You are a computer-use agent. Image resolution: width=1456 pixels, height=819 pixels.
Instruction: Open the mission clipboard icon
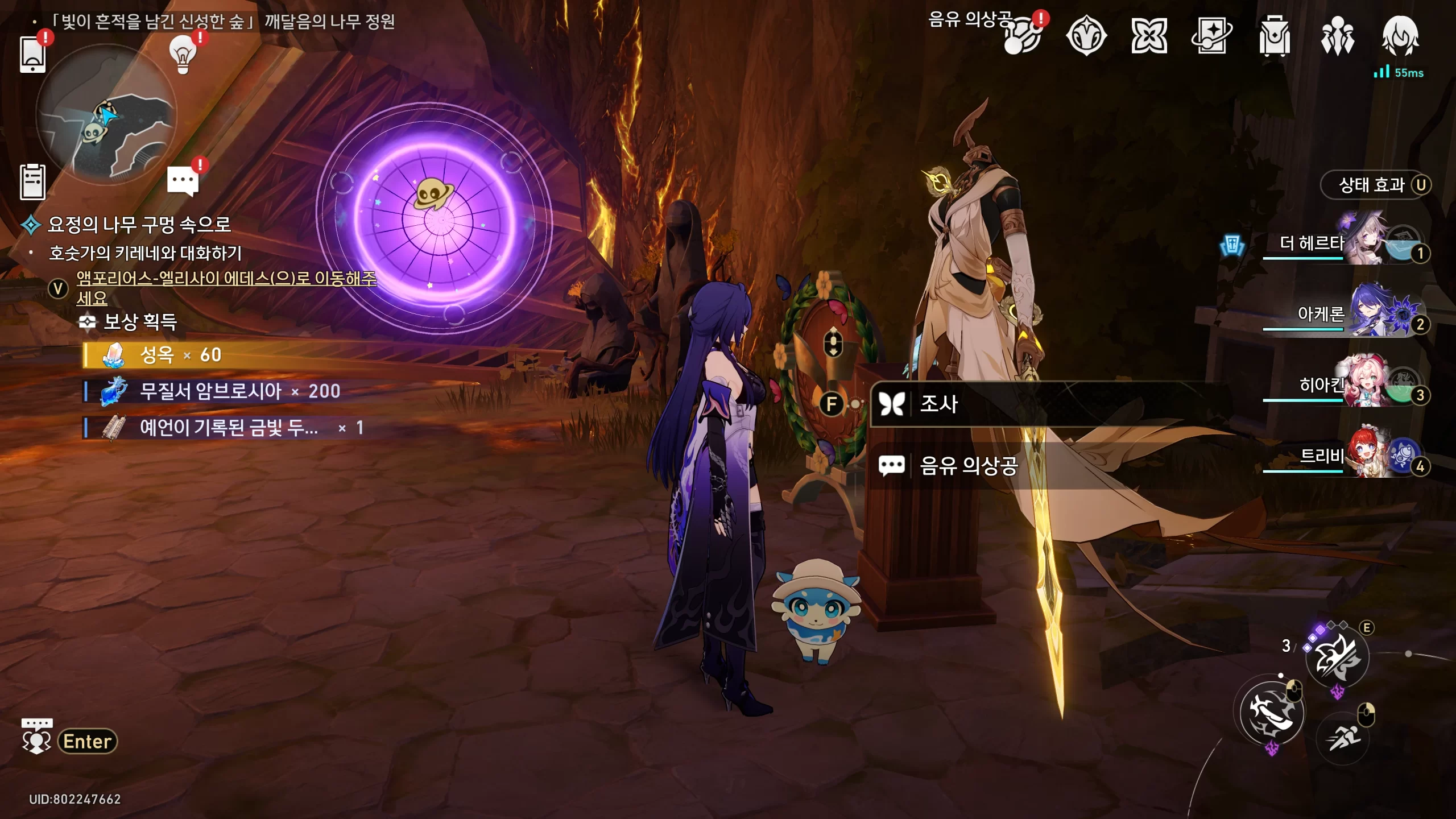[x=32, y=182]
